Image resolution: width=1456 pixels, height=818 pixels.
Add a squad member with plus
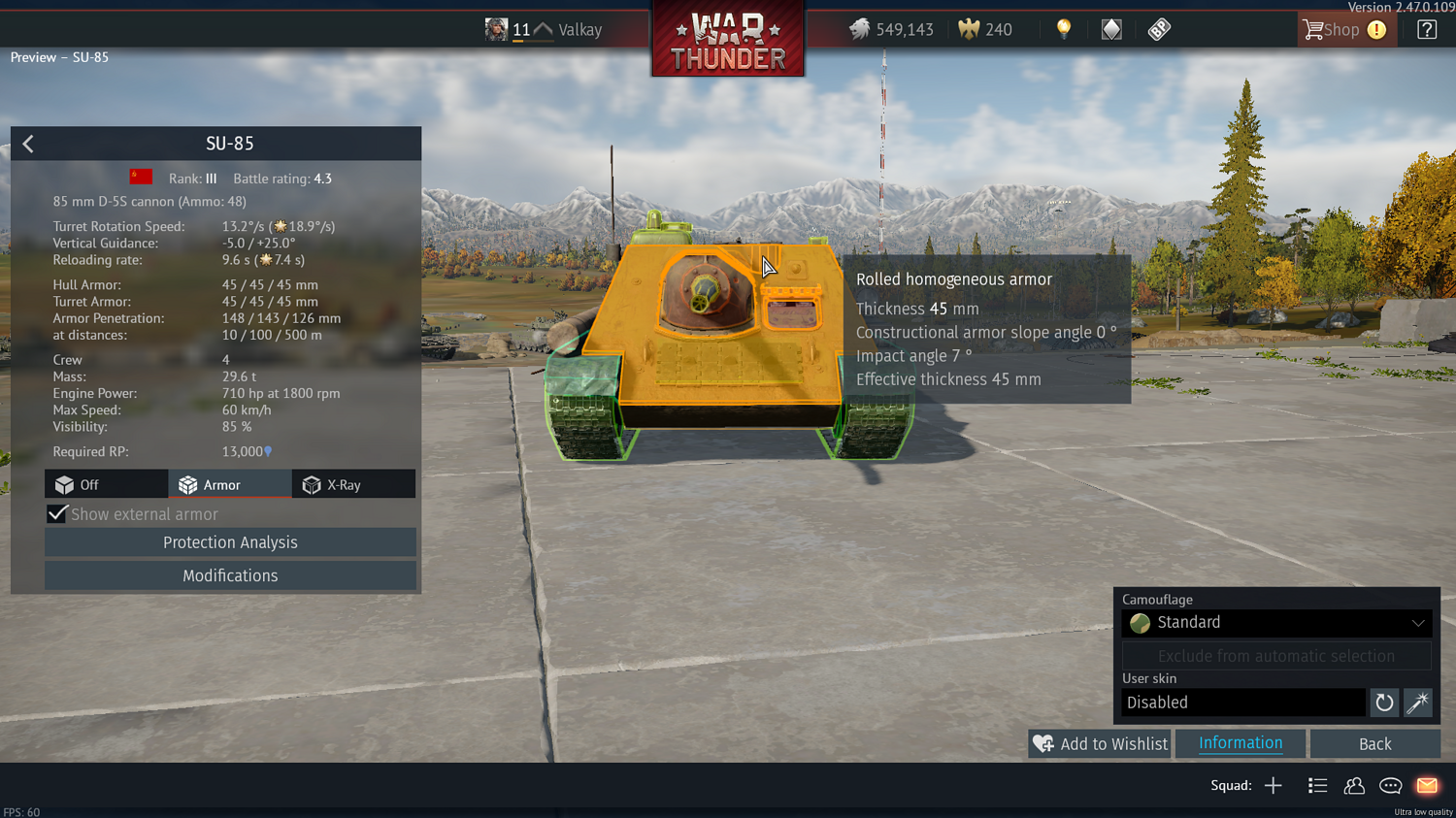click(1273, 786)
